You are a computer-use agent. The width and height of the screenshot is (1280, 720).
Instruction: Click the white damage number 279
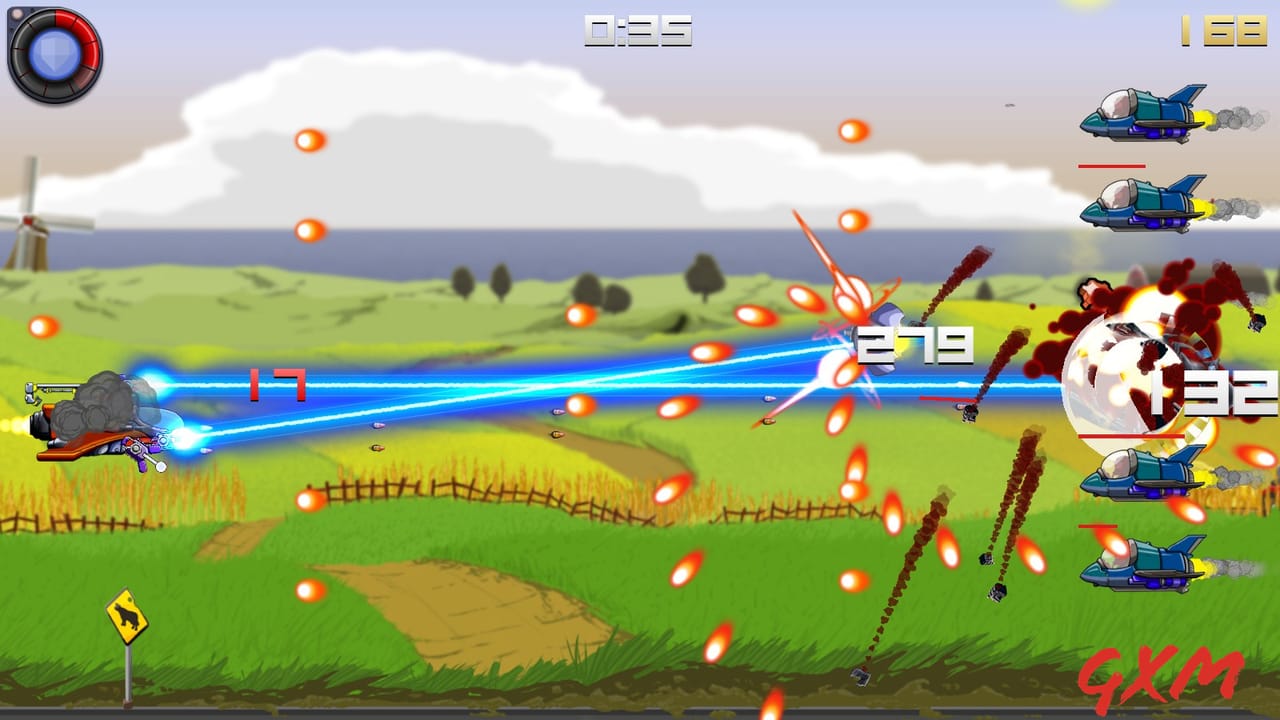(x=915, y=343)
